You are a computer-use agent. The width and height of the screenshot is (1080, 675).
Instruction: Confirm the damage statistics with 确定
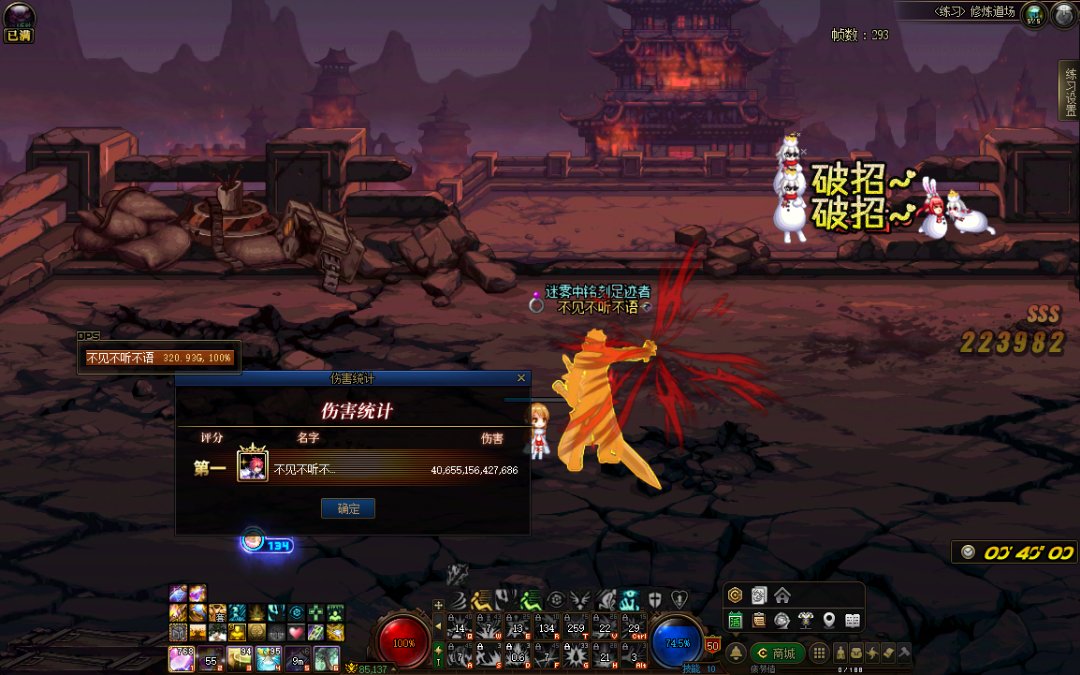(x=348, y=508)
